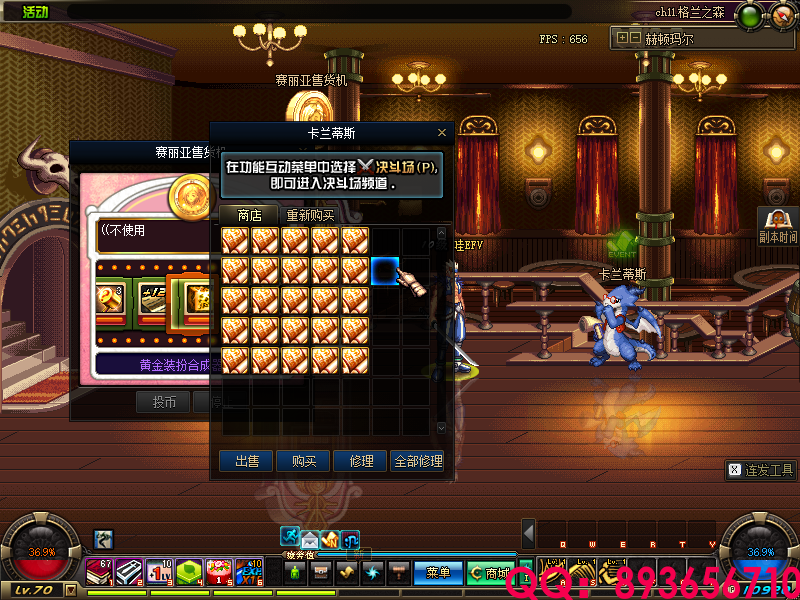
Task: Click the 副本时间 dungeon time icon
Action: pyautogui.click(x=777, y=226)
